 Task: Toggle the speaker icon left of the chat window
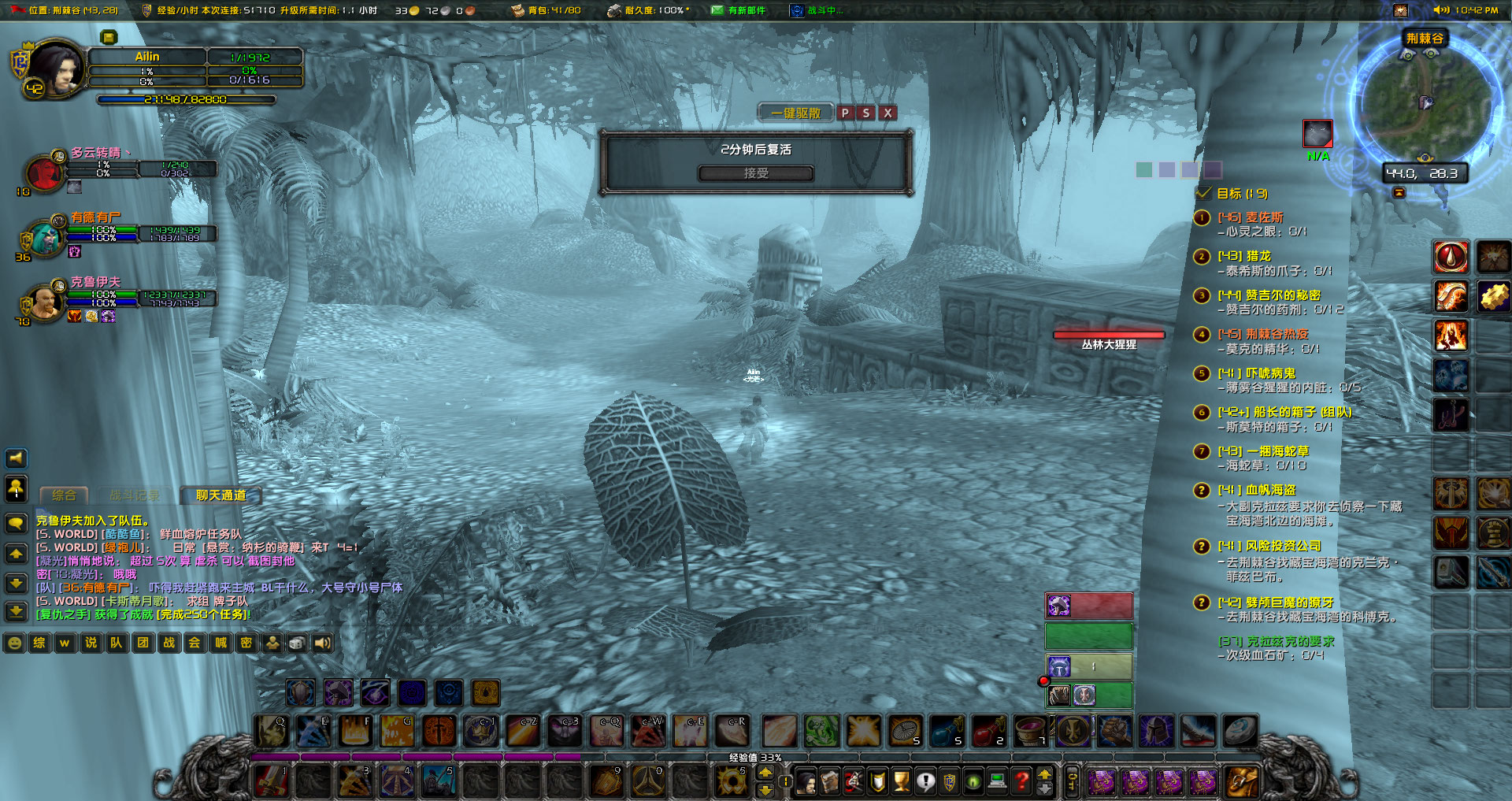coord(16,458)
